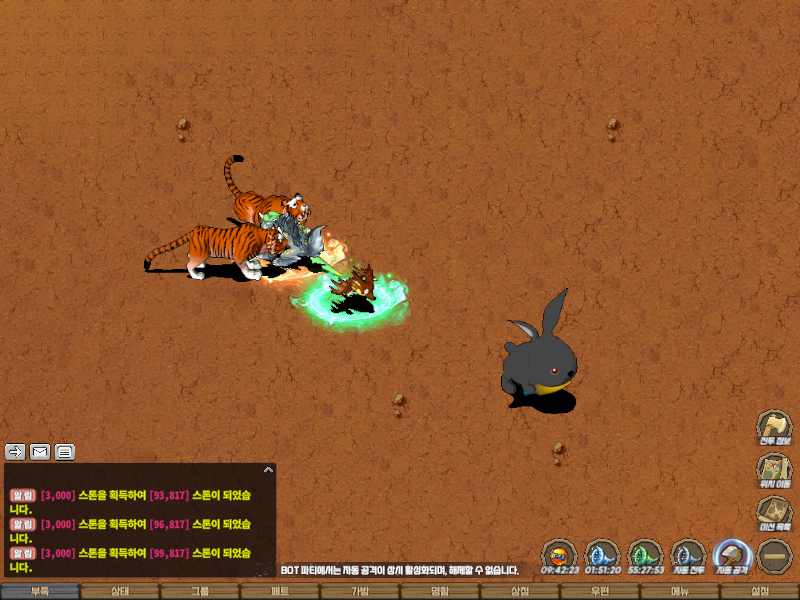Open the envelope button above the chat

(40, 451)
